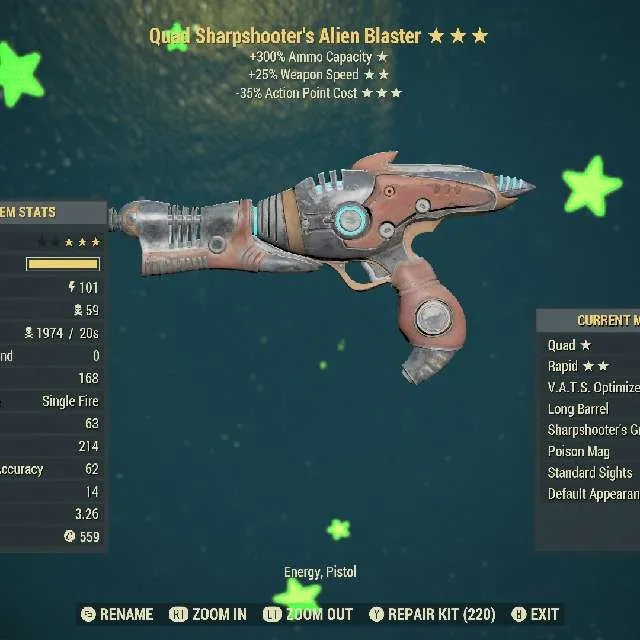Exit the weapon inspect screen

[x=535, y=614]
